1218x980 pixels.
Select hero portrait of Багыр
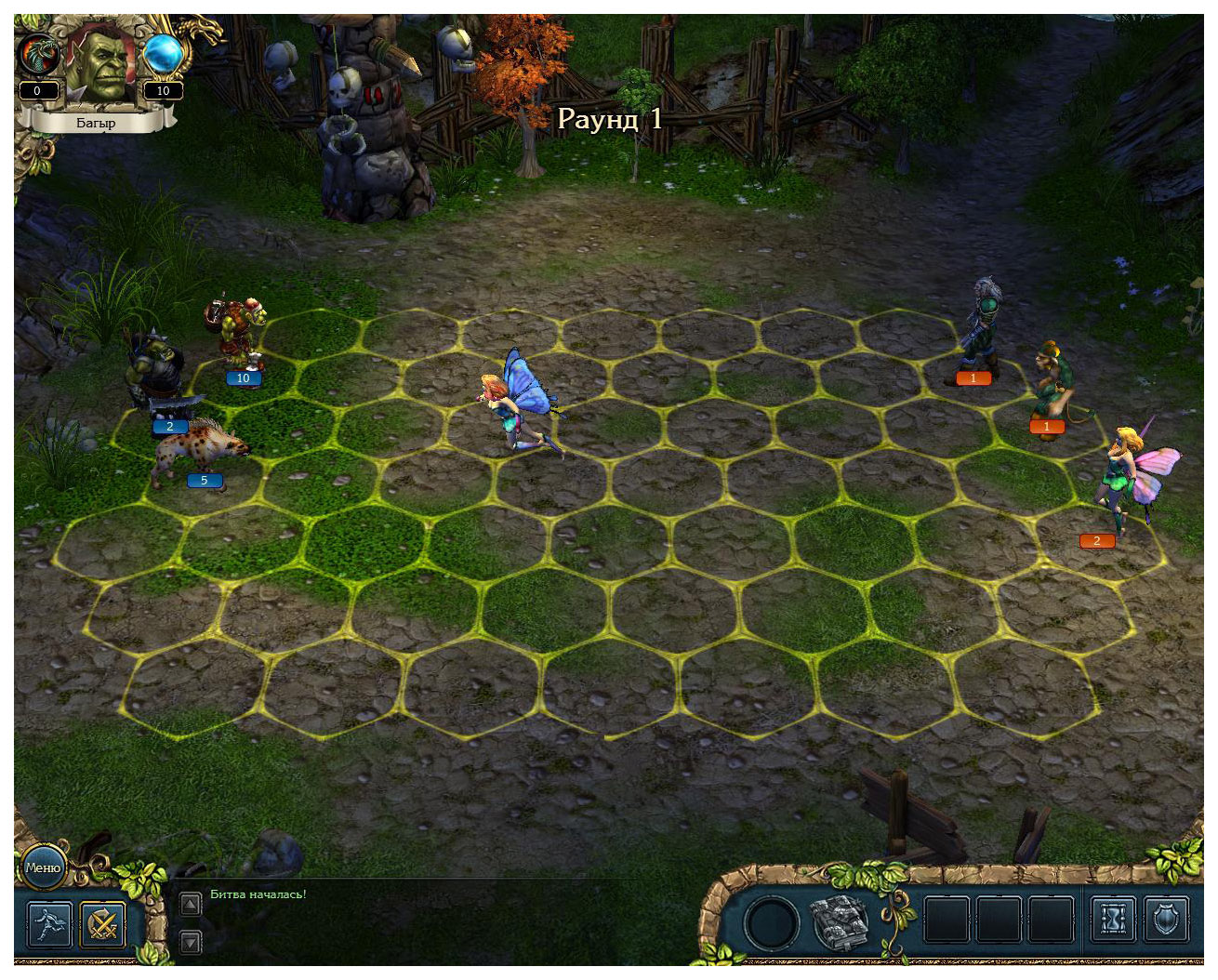click(x=100, y=63)
